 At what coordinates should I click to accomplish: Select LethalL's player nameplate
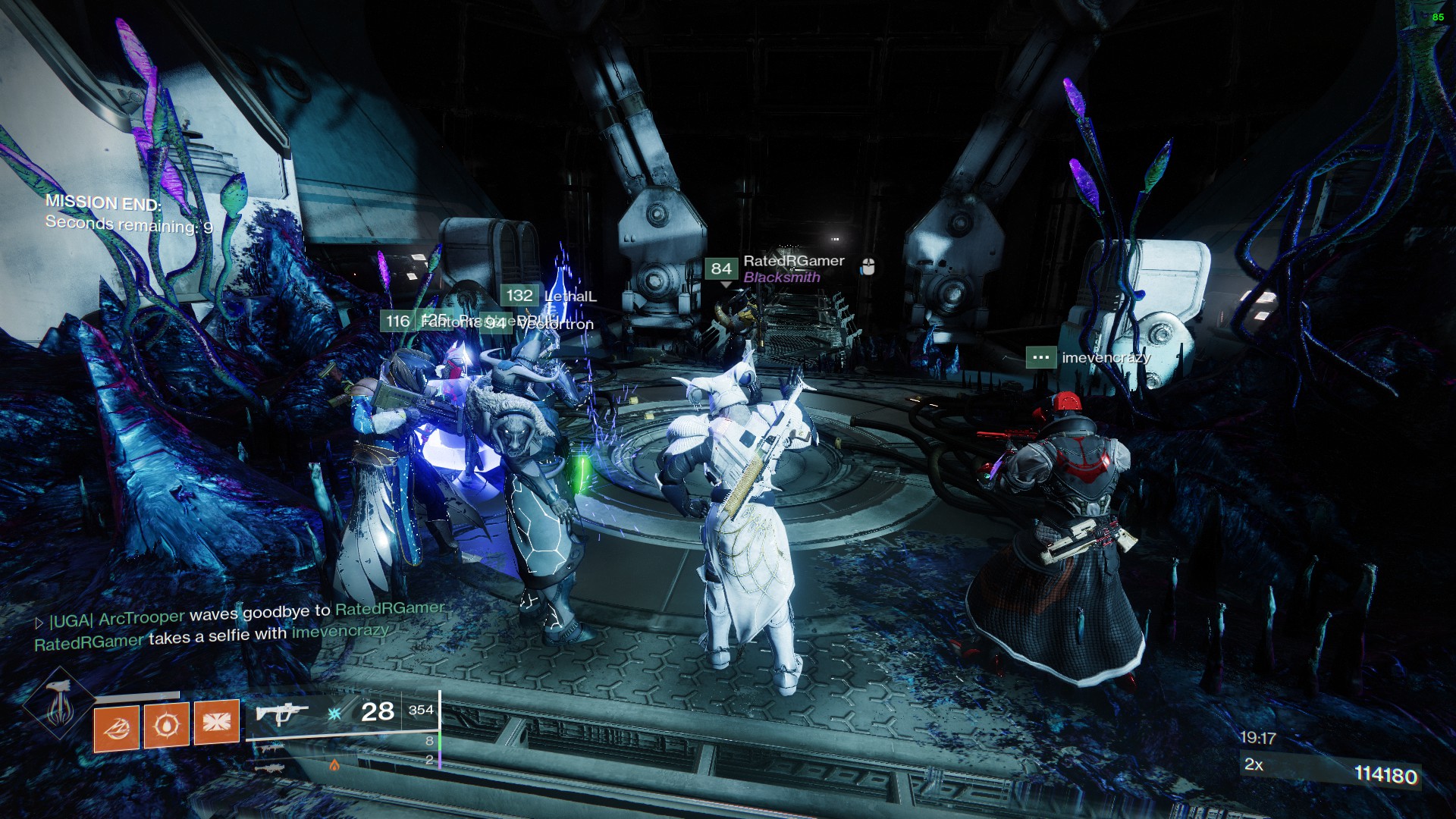(x=570, y=297)
